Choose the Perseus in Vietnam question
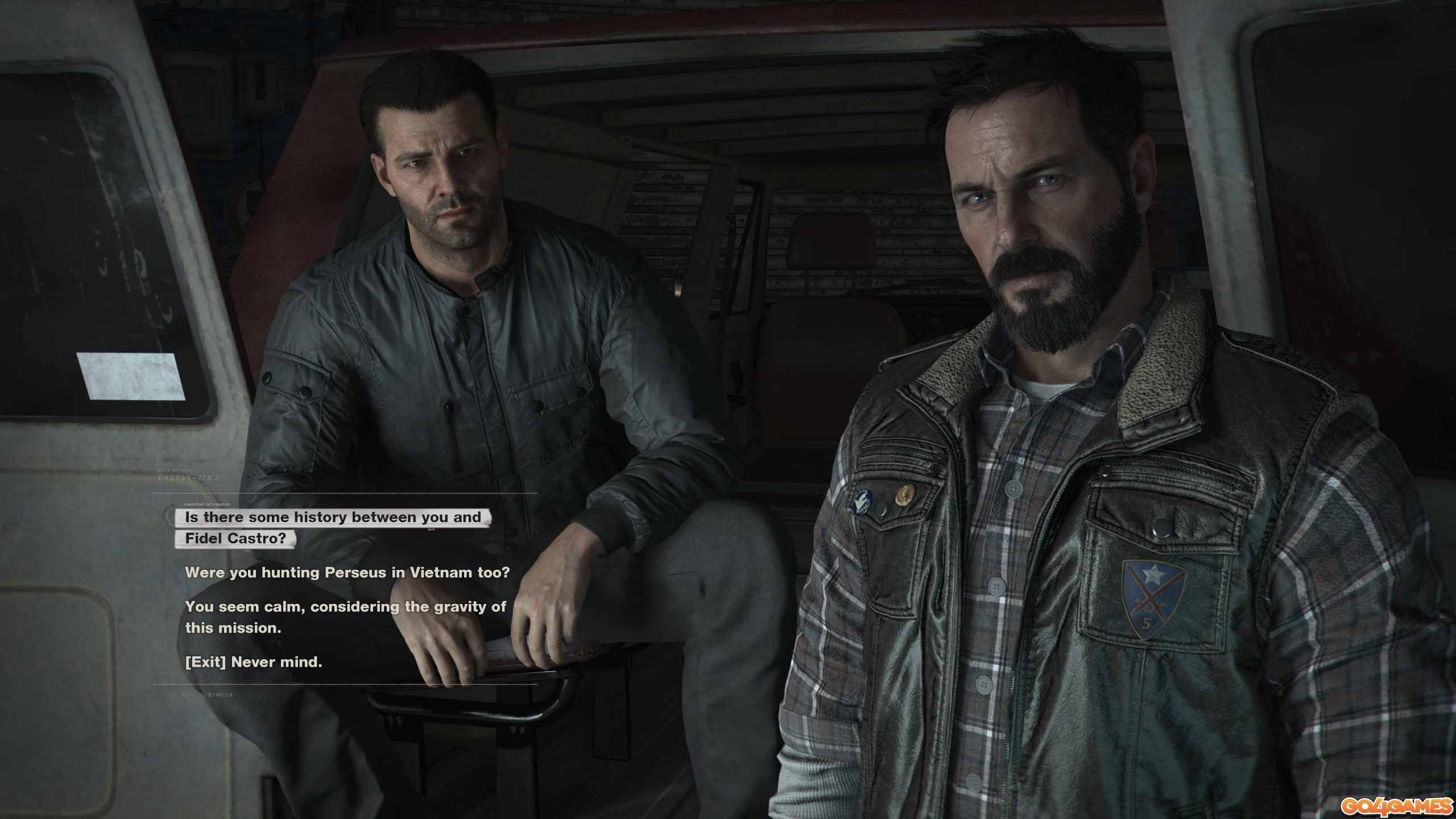1456x819 pixels. 347,572
